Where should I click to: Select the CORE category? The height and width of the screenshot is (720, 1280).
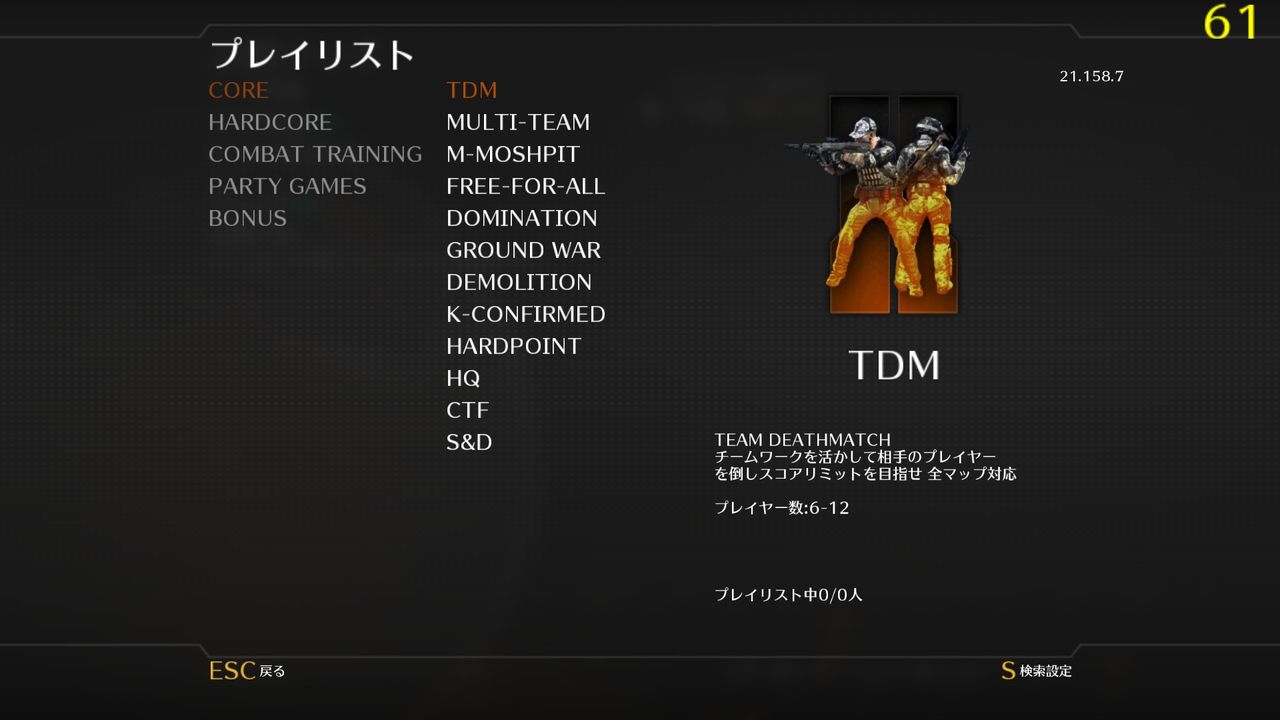[x=238, y=90]
